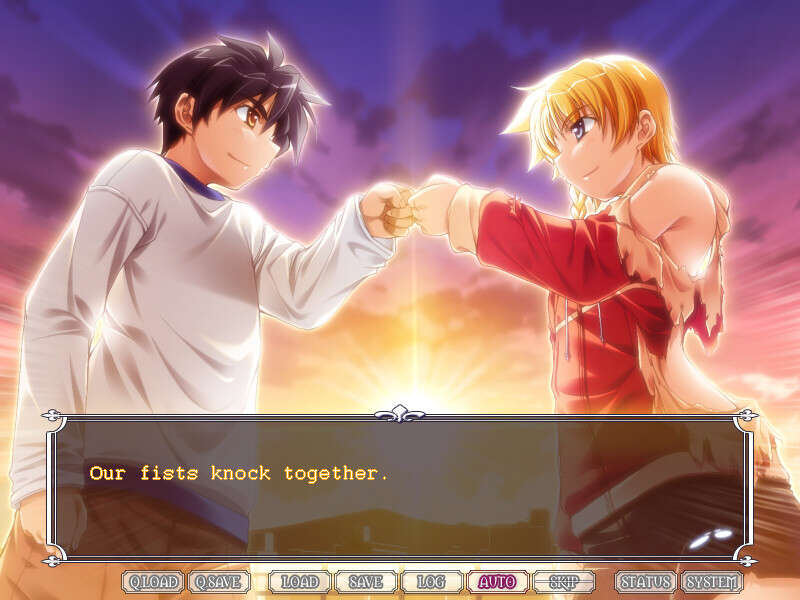Click the Q.LOAD quick load button
Screen dimensions: 800x600
click(x=153, y=582)
